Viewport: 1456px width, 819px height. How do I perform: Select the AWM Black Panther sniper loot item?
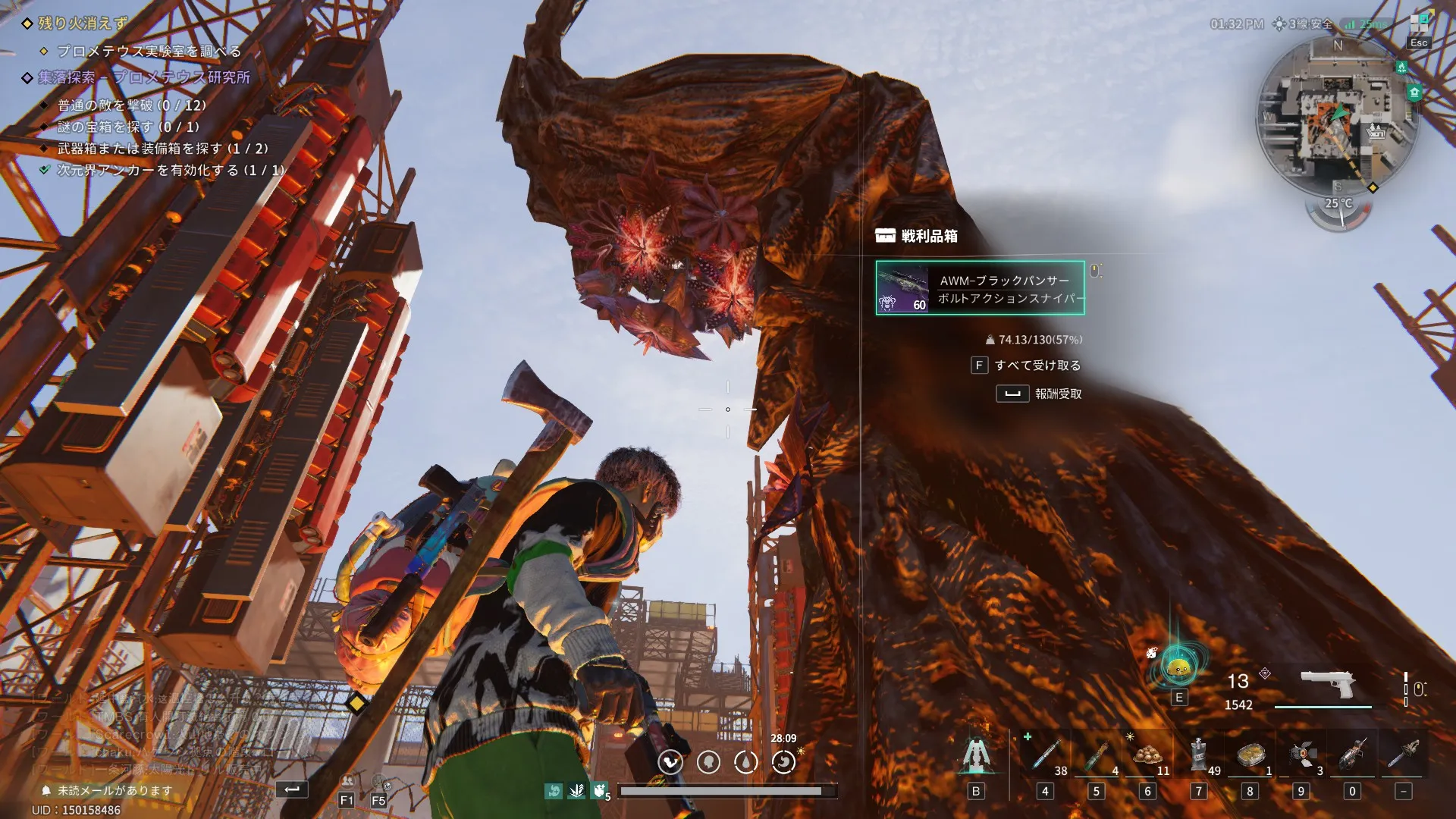[x=980, y=288]
